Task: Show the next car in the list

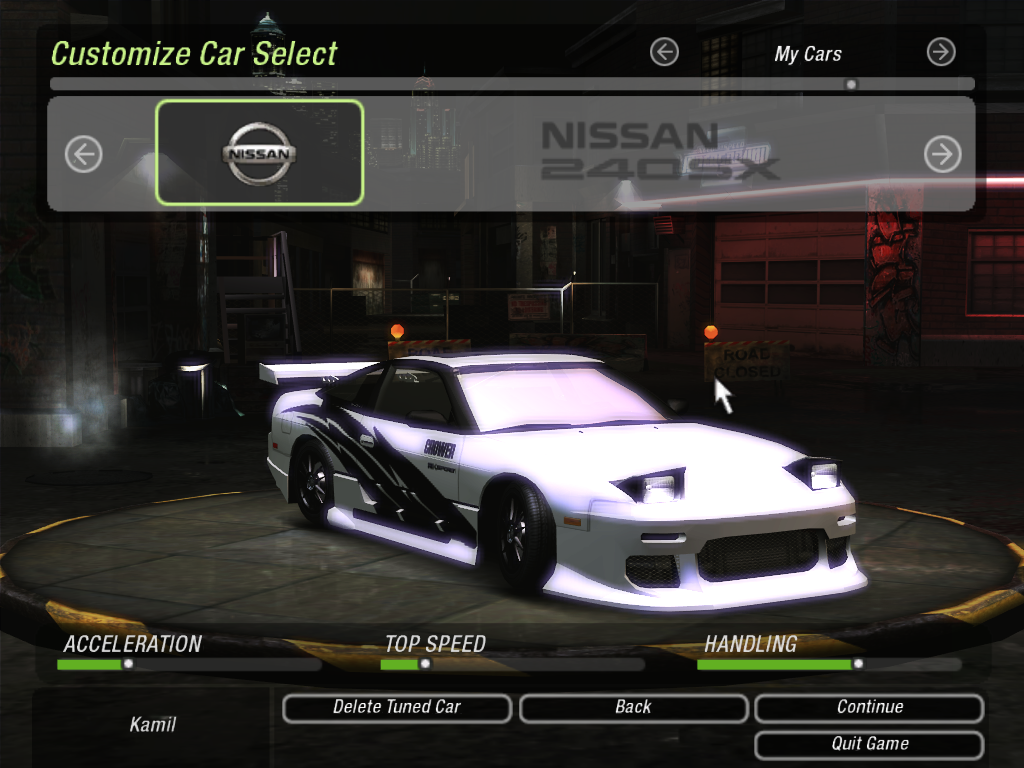Action: 942,154
